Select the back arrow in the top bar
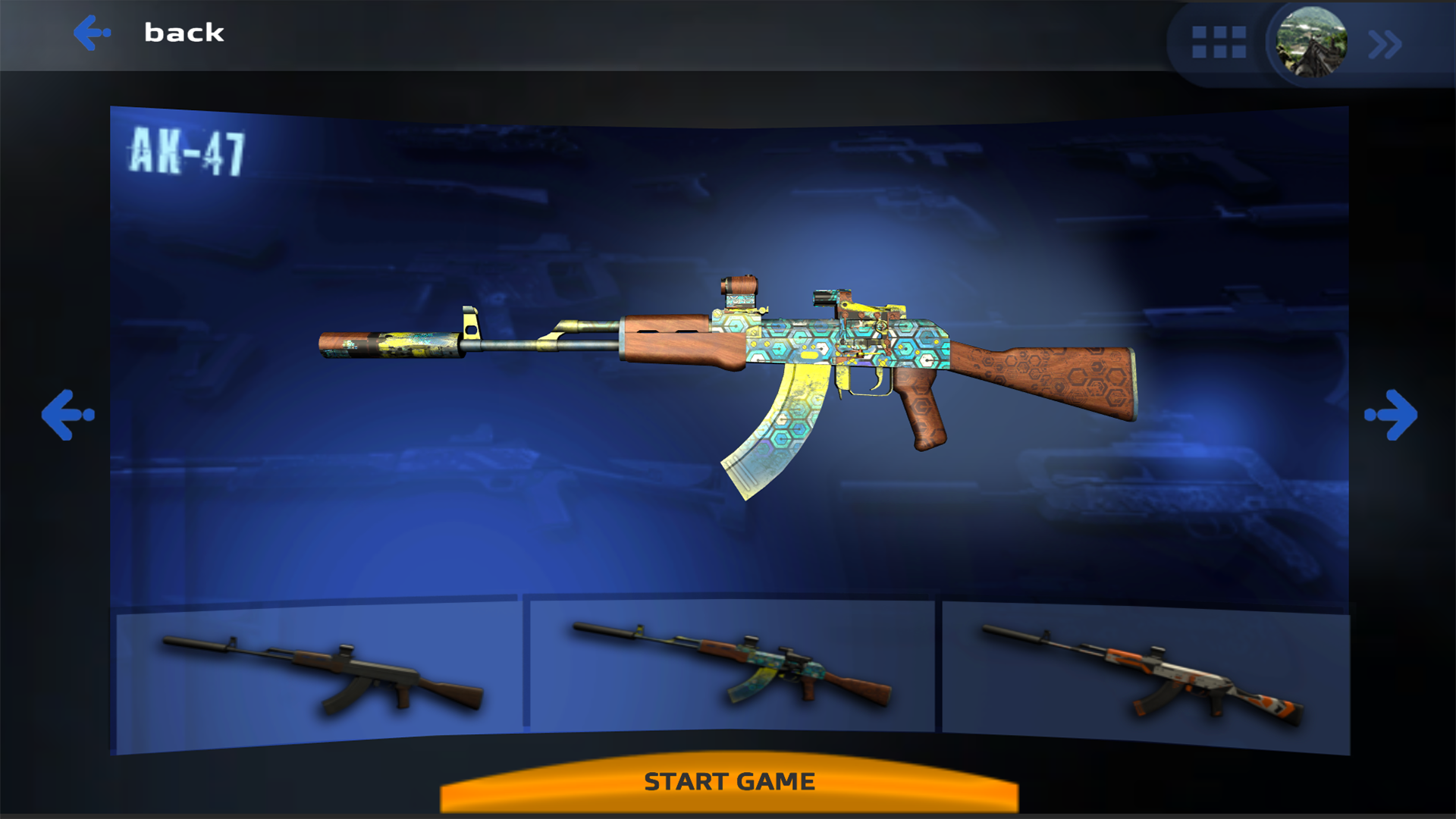The image size is (1456, 819). coord(90,32)
